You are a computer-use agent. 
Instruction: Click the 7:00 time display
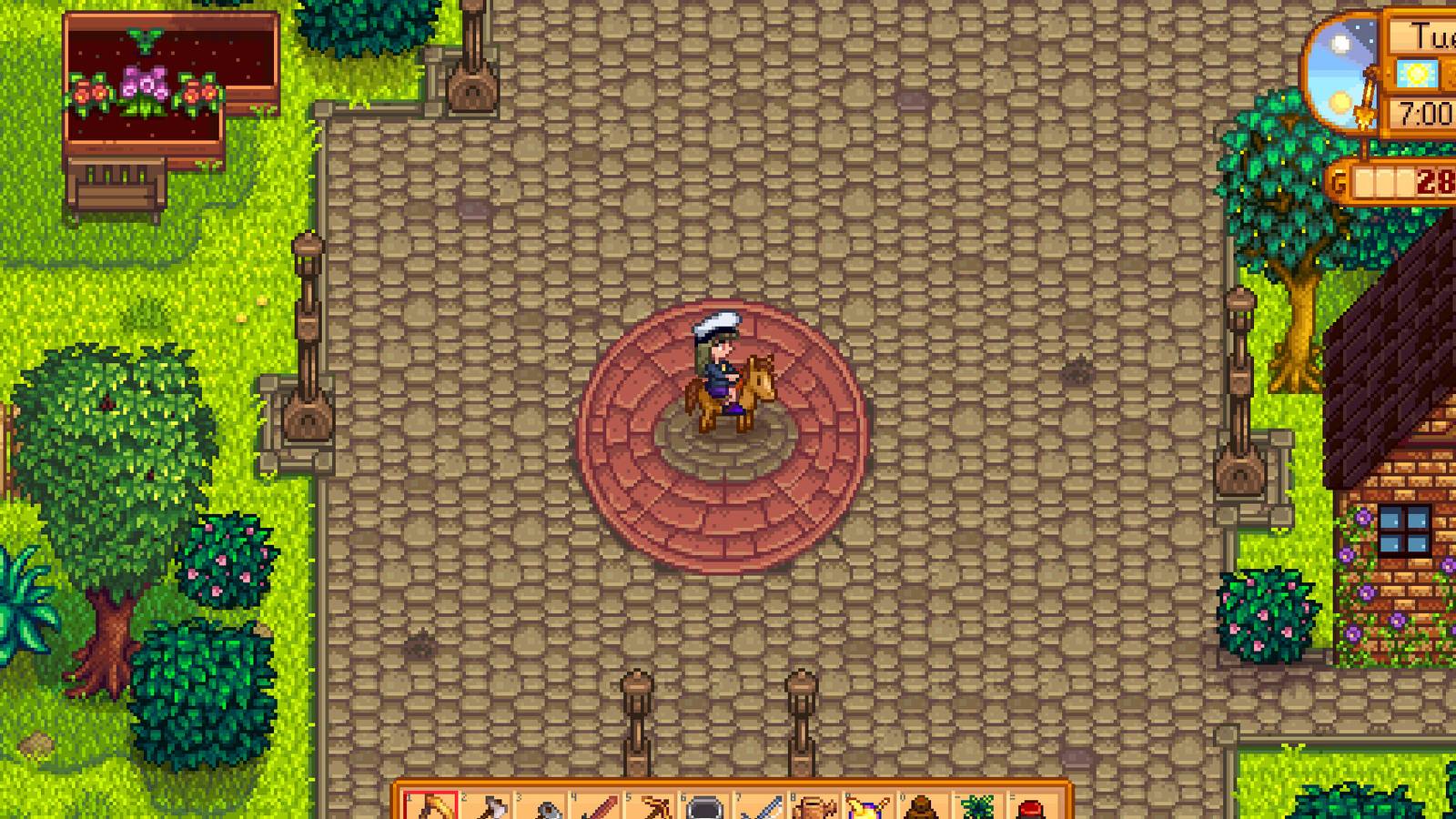(1424, 114)
